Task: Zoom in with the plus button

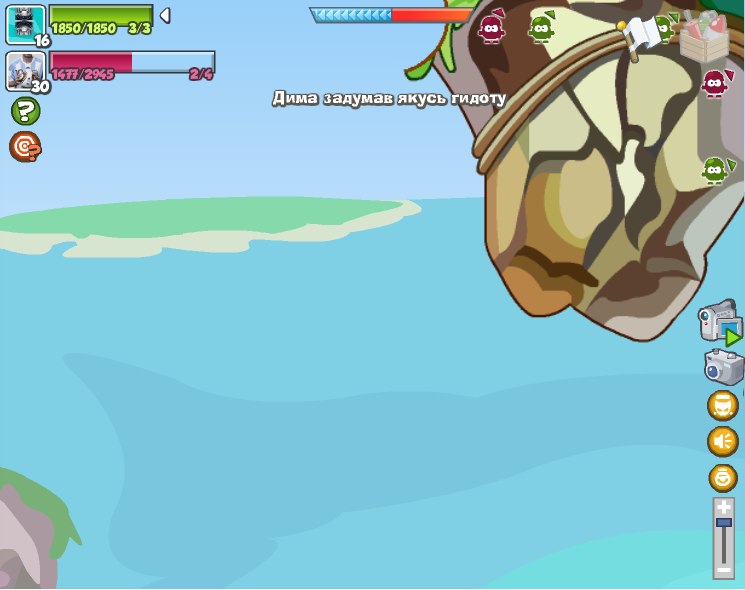Action: 723,508
